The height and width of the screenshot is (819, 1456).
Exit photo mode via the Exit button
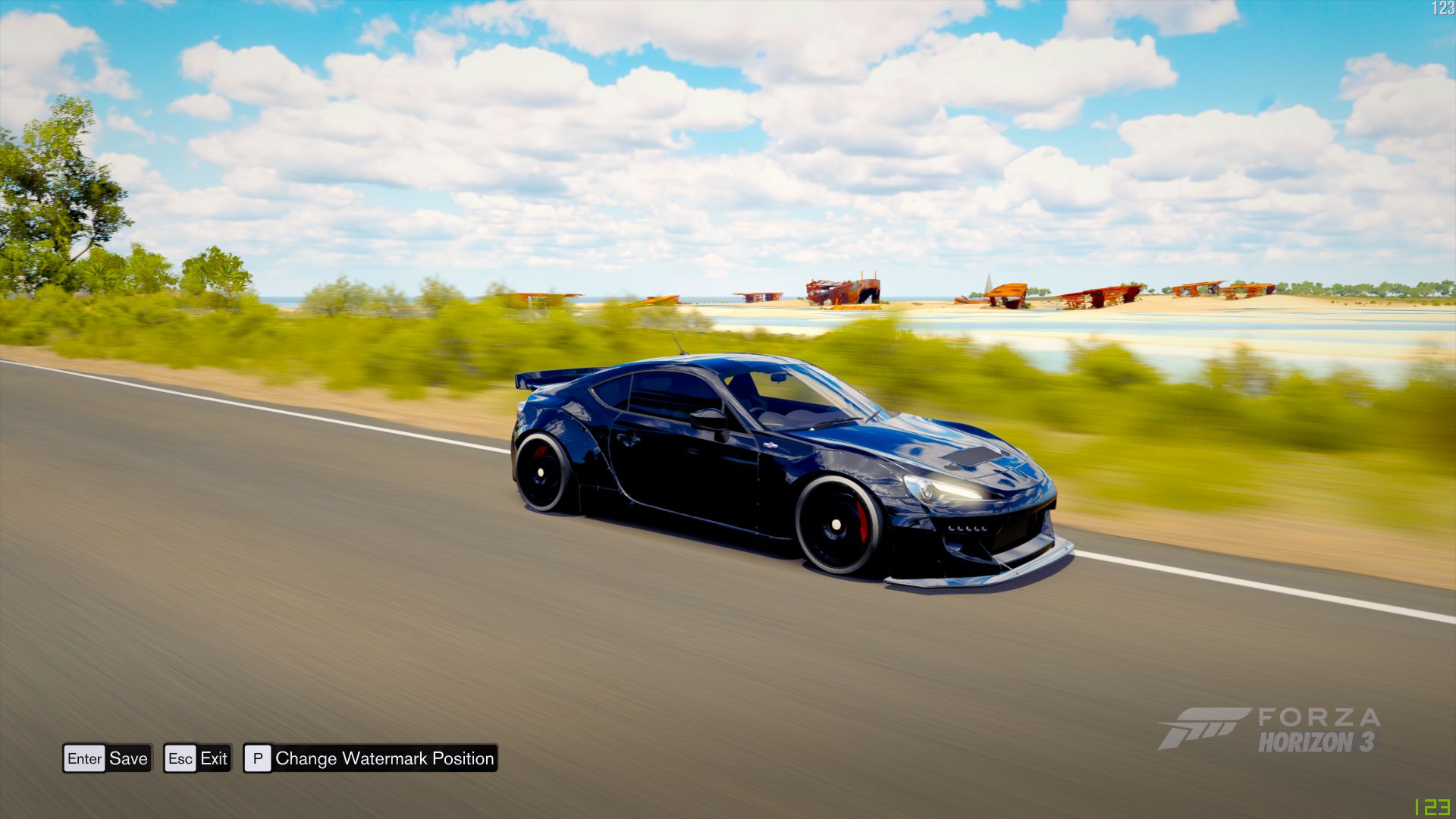[x=215, y=758]
